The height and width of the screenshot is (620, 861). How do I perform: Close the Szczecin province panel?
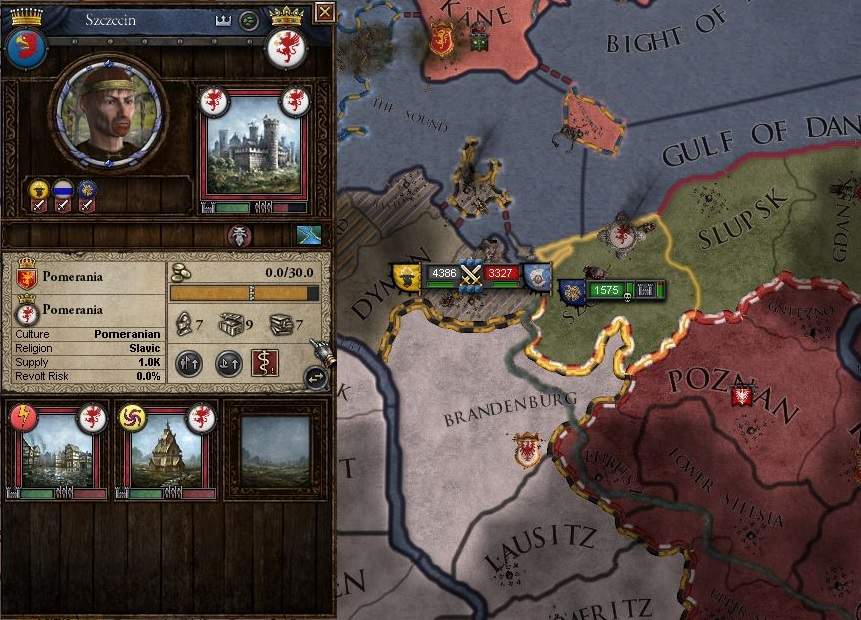pos(324,12)
